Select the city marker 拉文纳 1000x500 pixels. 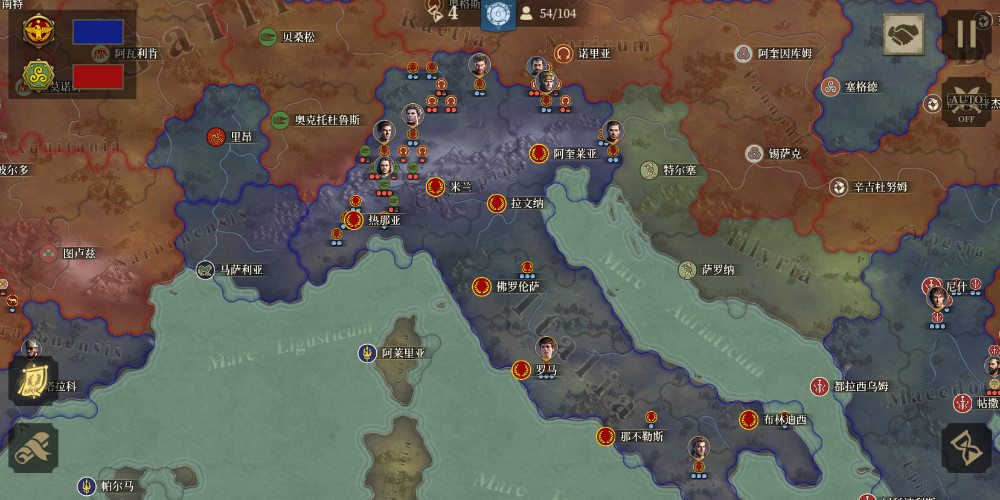point(496,203)
